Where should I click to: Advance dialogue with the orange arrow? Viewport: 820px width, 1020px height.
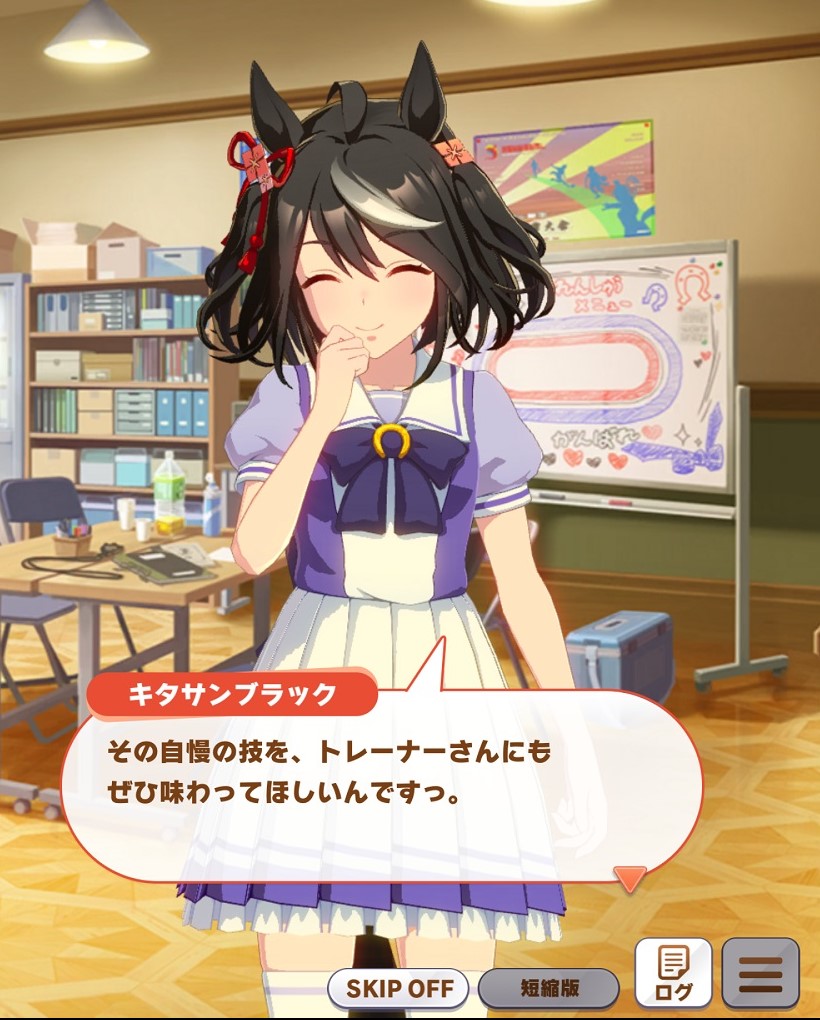click(x=630, y=878)
